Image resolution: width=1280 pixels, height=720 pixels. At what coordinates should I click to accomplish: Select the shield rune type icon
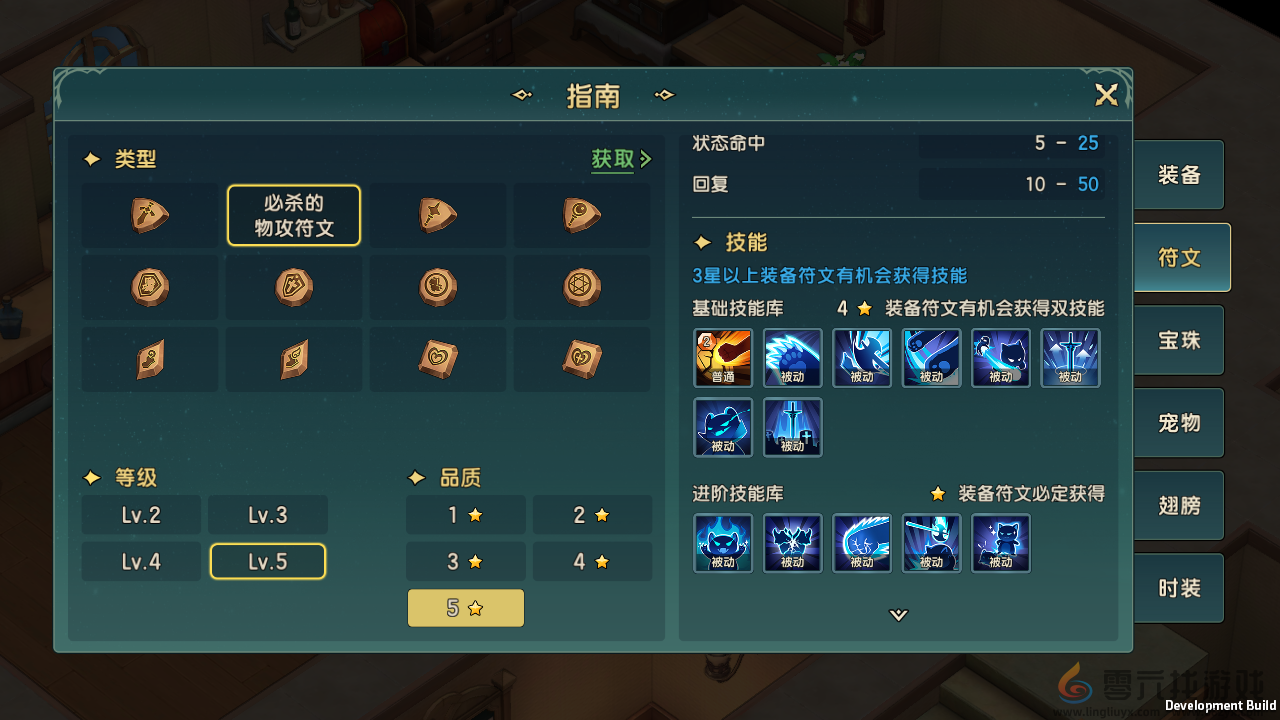pos(293,287)
